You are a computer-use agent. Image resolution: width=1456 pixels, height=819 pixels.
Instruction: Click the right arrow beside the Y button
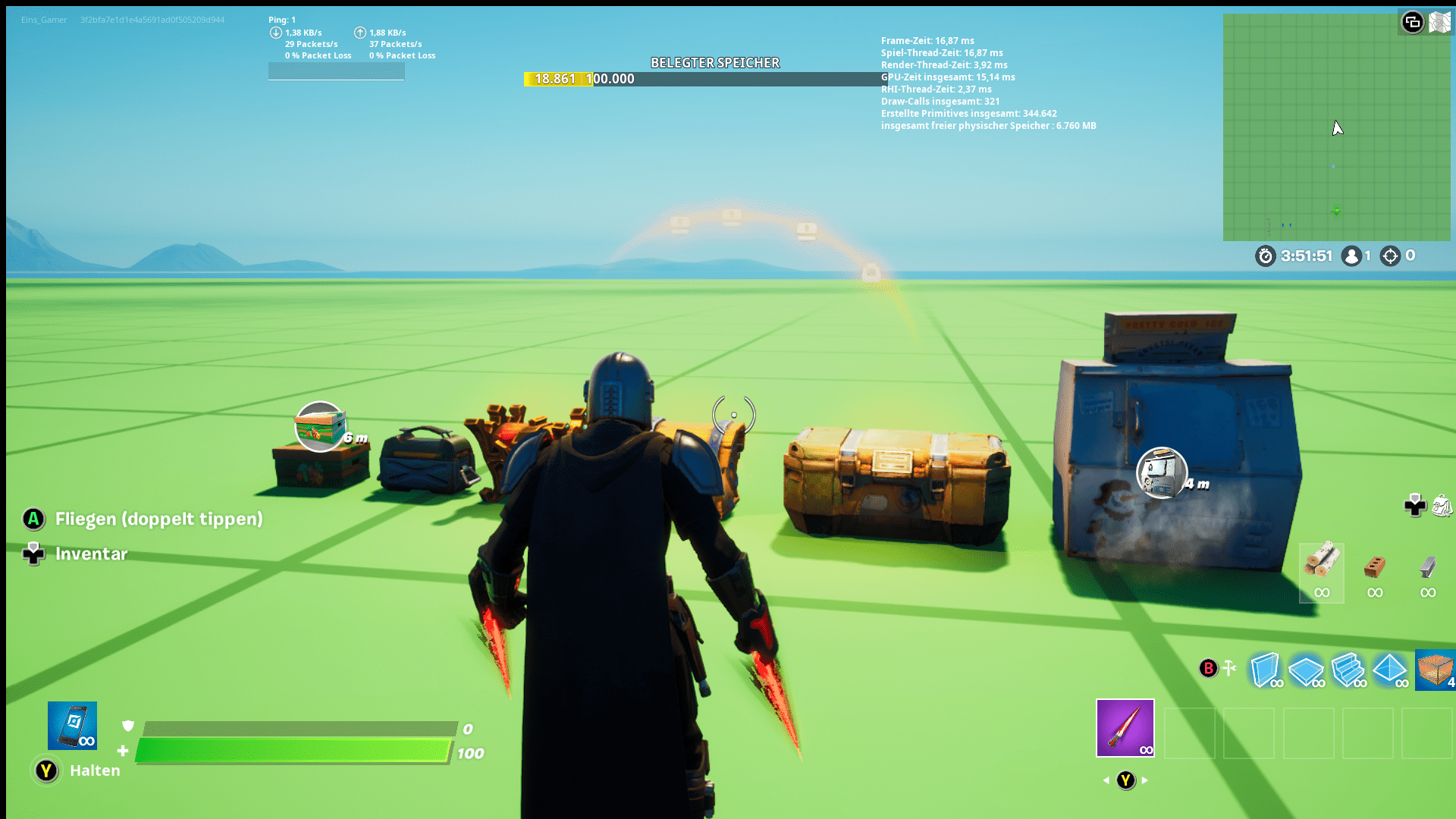coord(1144,779)
